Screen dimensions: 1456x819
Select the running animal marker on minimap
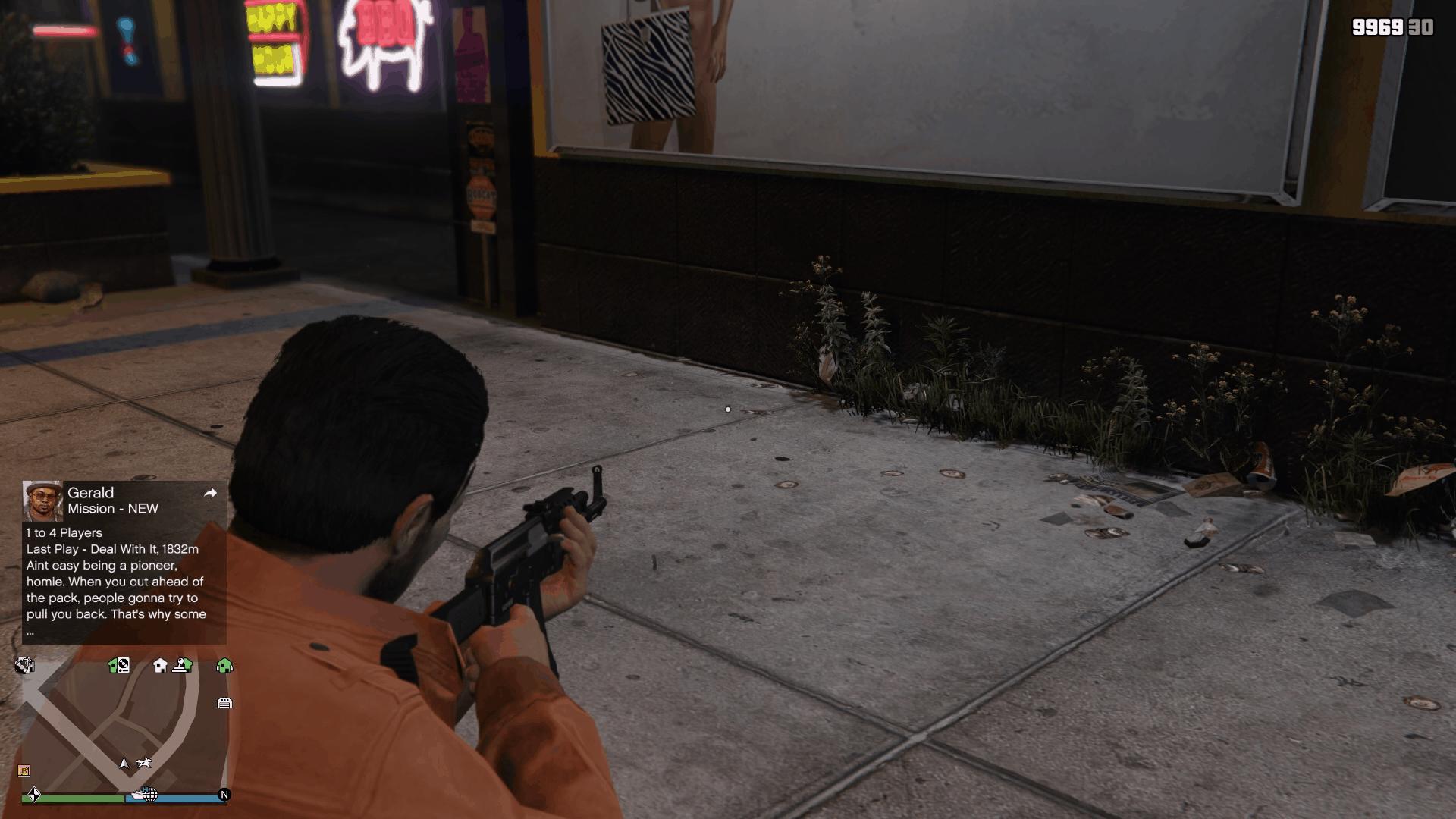pyautogui.click(x=143, y=763)
